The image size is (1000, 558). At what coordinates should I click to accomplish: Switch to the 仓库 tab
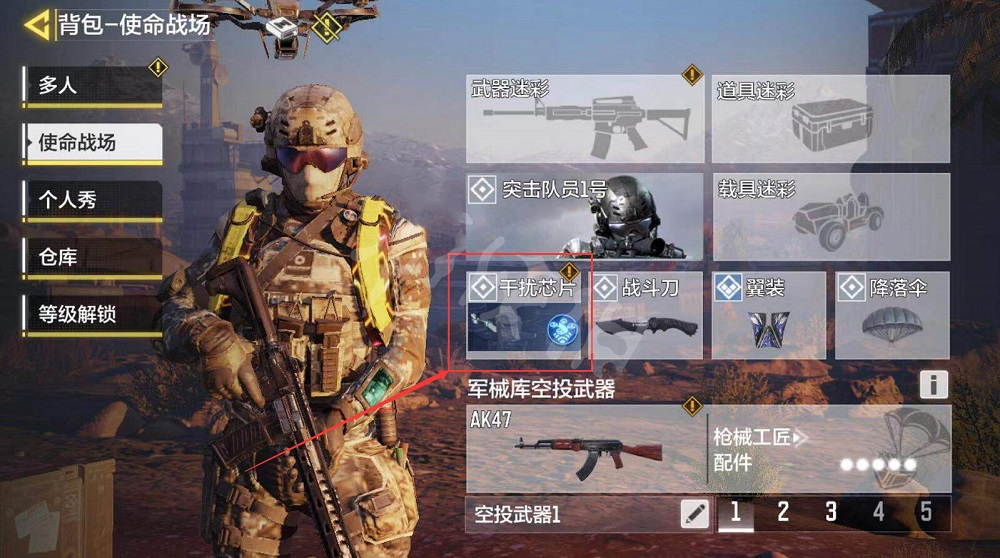click(x=92, y=257)
